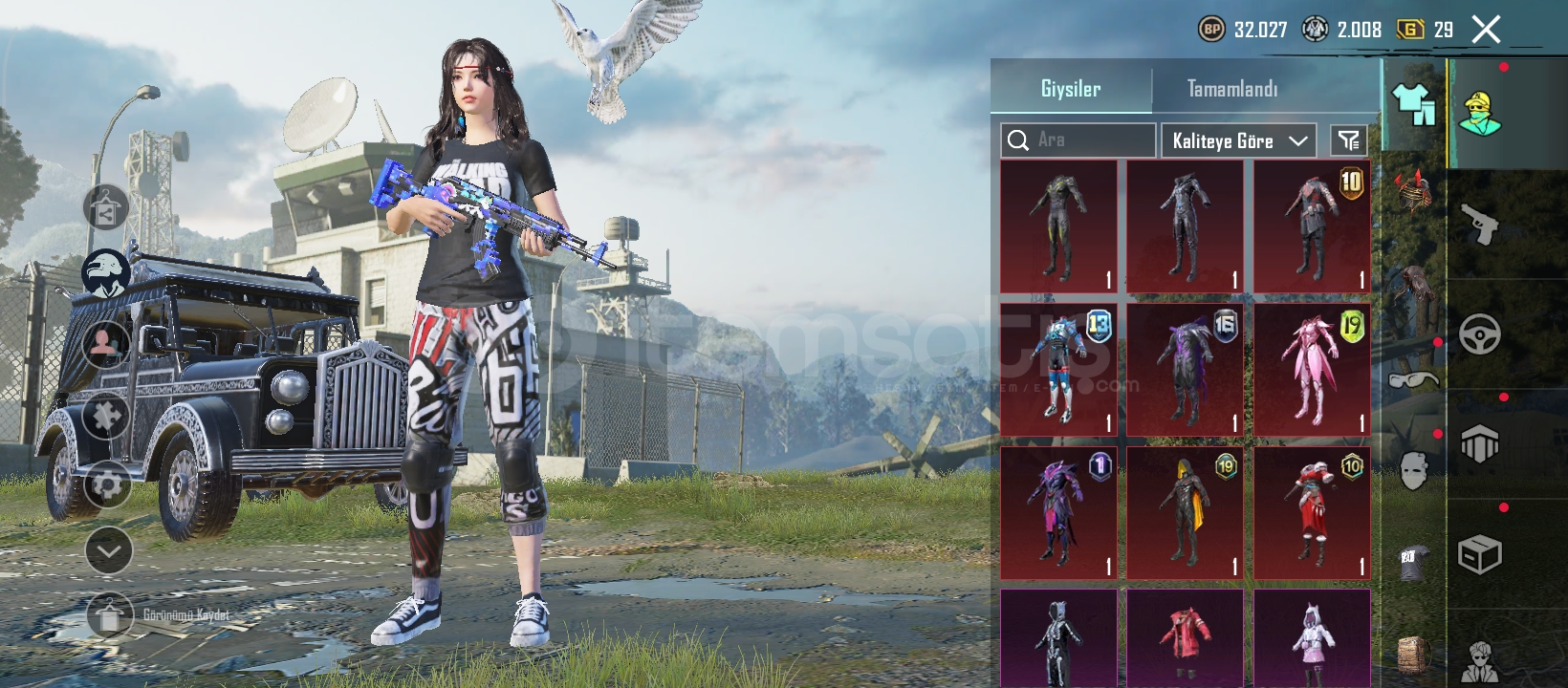Choose the dark purple outfit with 16 badge

click(1185, 370)
